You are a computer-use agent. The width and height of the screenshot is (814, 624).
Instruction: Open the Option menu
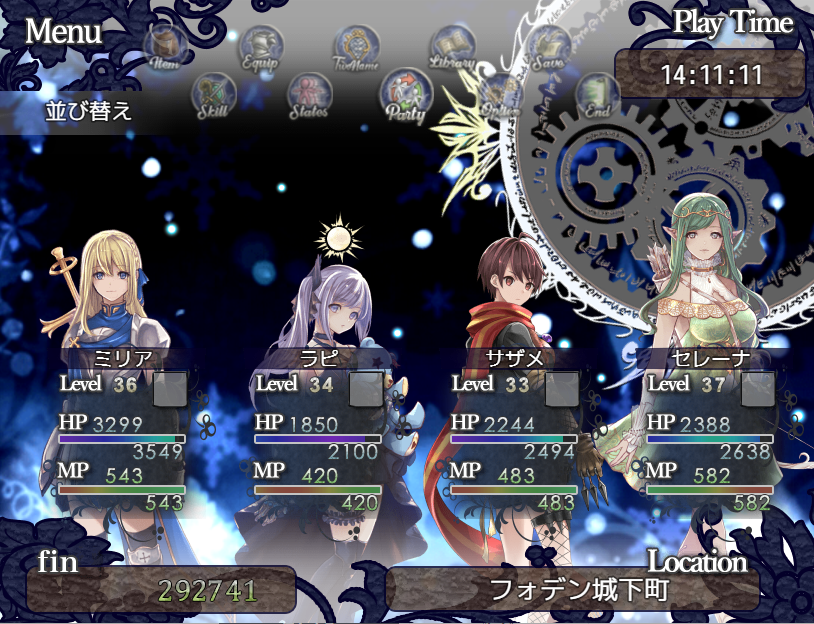click(x=500, y=95)
